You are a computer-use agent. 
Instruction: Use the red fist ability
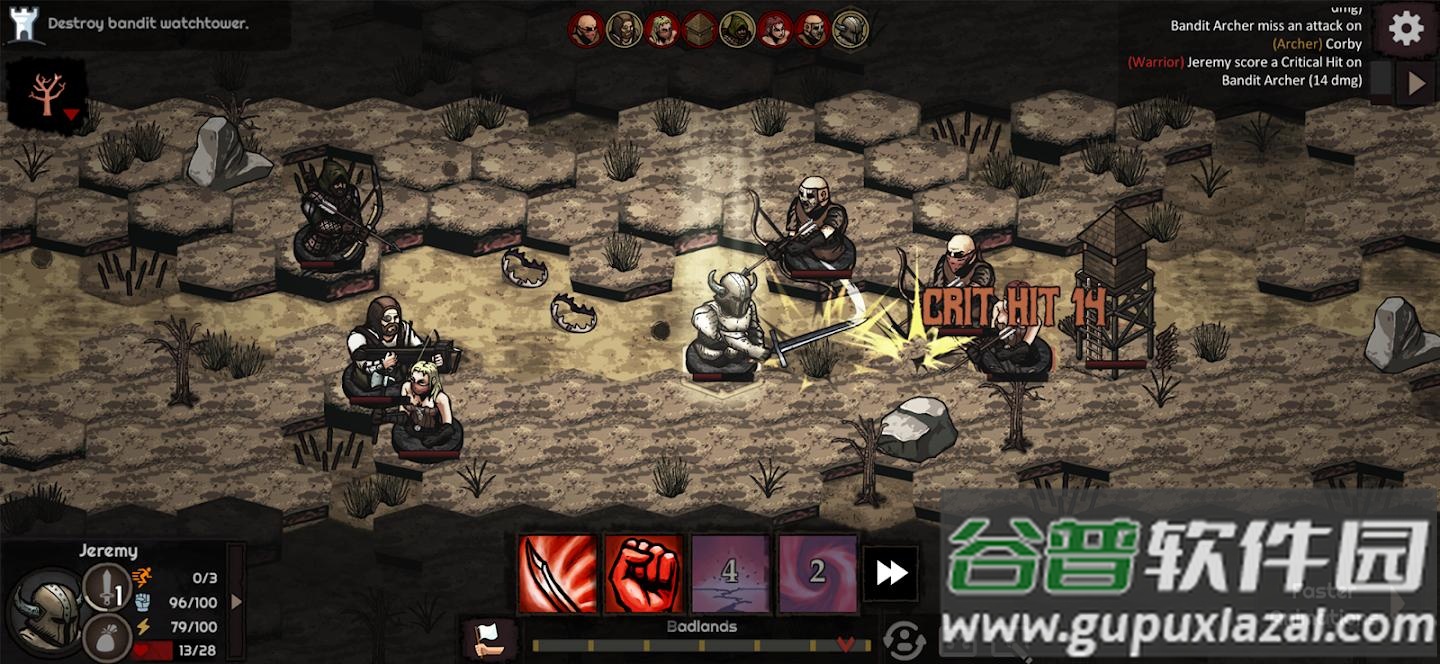point(644,573)
